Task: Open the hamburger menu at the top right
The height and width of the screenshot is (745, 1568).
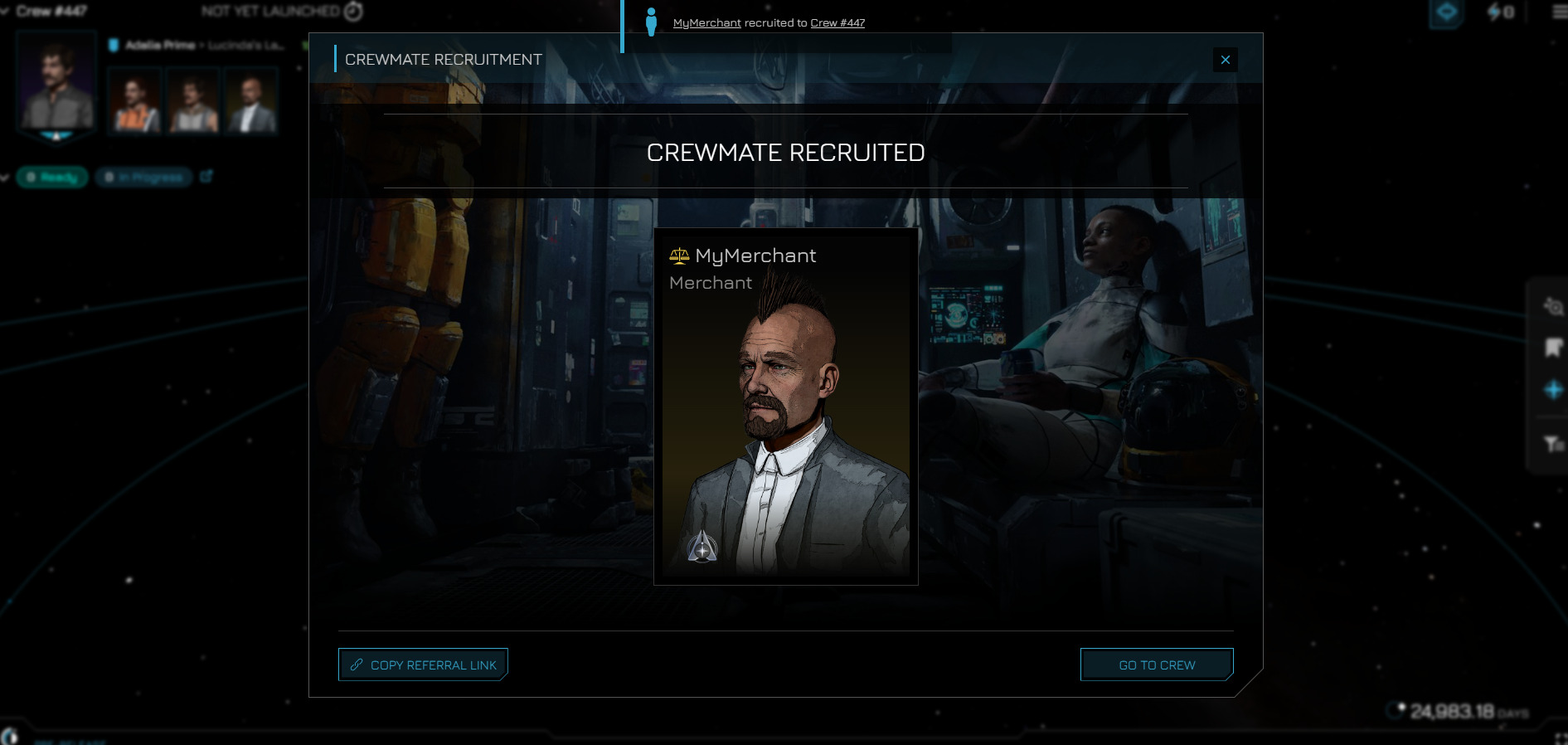Action: coord(1559,12)
